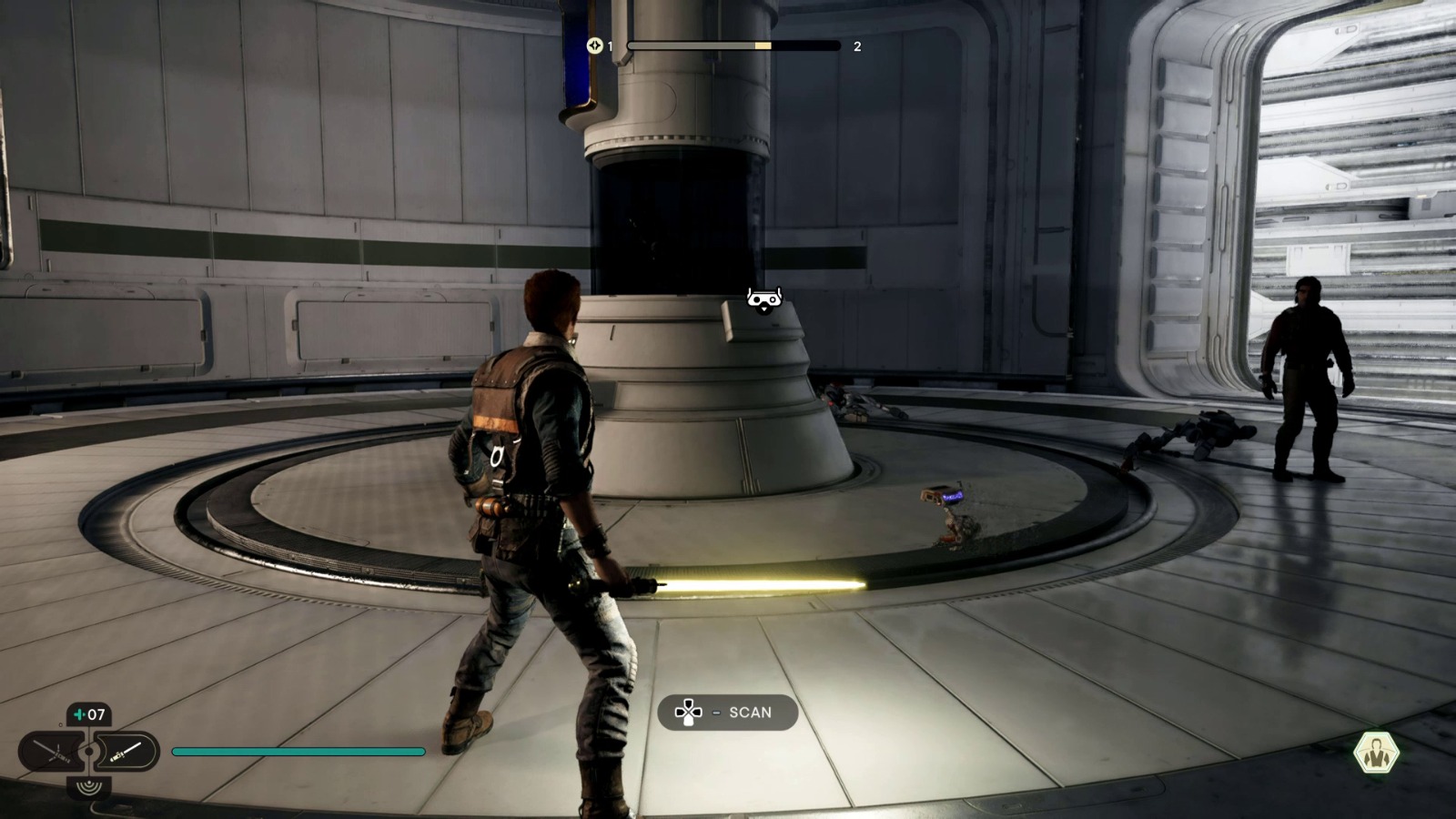This screenshot has width=1456, height=819.
Task: Select the single lightsaber stance icon
Action: [126, 751]
